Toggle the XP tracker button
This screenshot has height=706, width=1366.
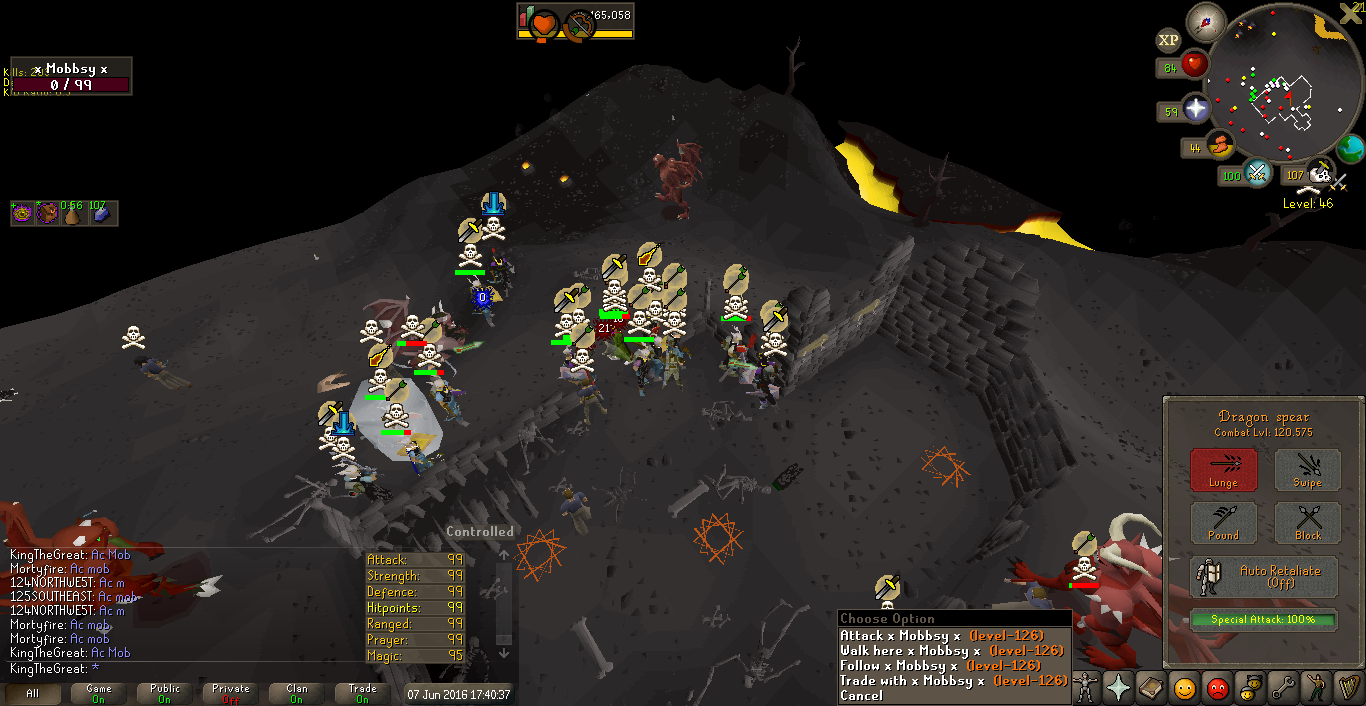pos(1168,41)
